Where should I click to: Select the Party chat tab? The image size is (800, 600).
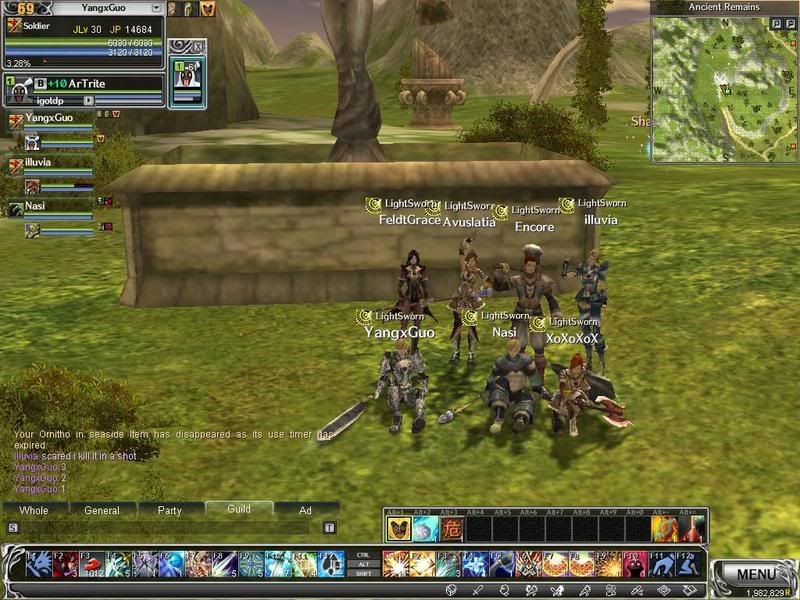pyautogui.click(x=169, y=510)
